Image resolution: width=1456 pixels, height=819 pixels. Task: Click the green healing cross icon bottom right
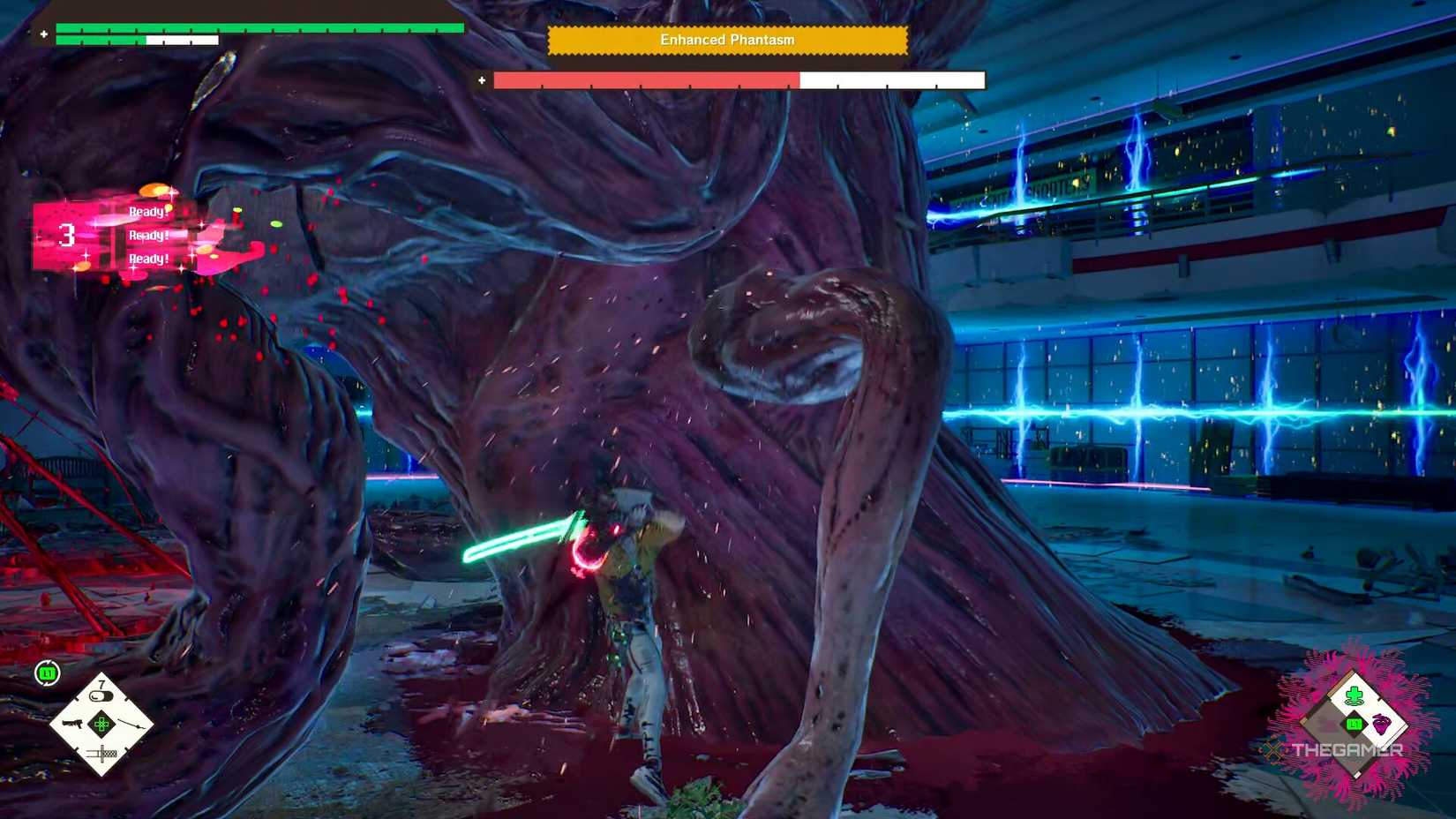[1353, 695]
